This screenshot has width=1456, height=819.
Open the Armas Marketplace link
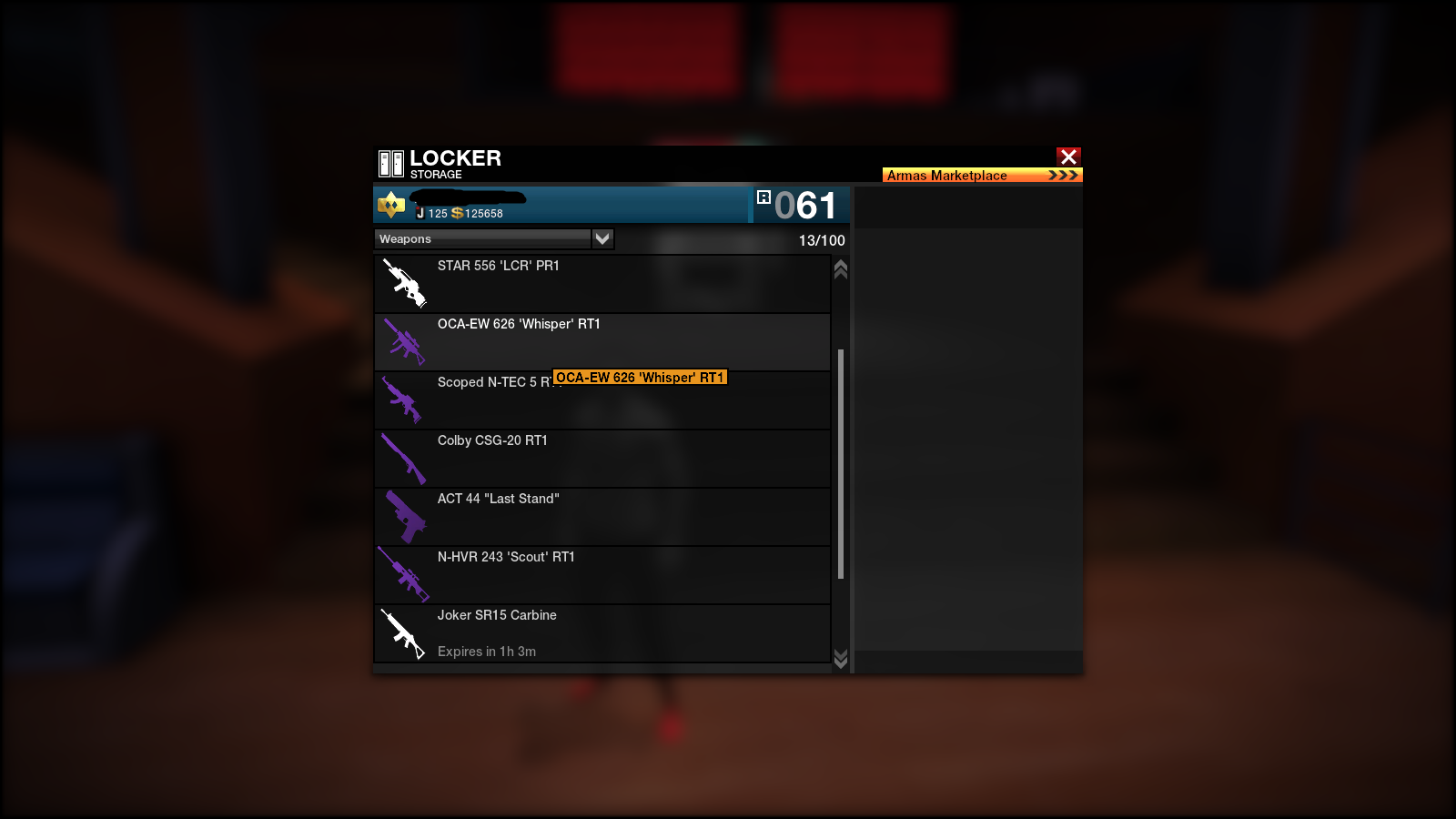pos(982,175)
